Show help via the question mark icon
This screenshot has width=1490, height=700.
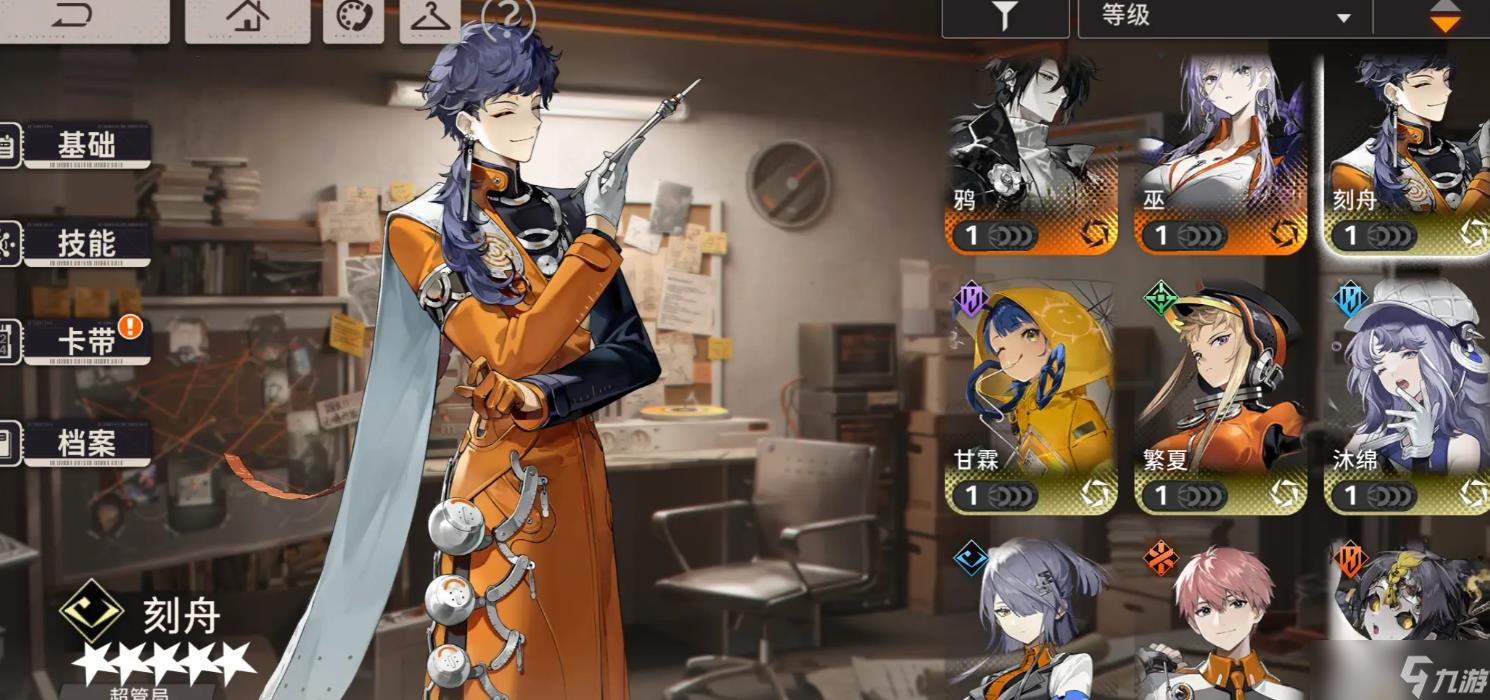[508, 18]
